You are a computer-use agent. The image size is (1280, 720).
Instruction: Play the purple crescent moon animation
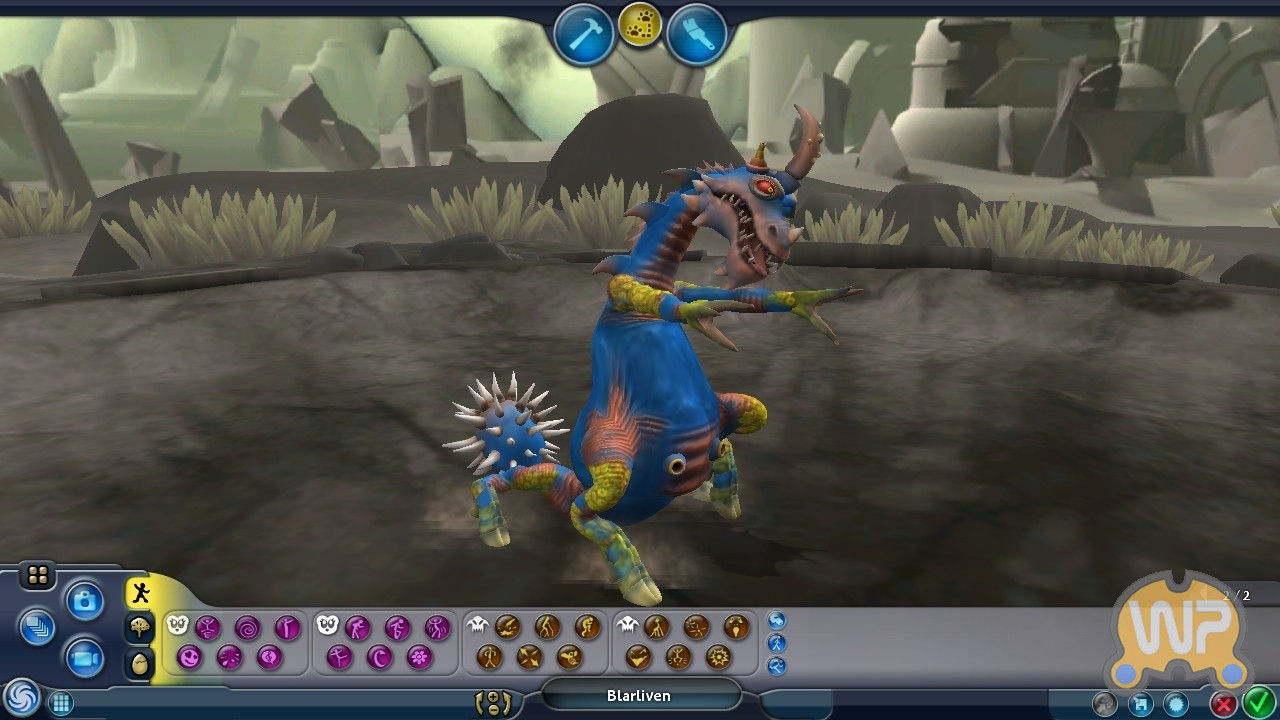coord(379,657)
